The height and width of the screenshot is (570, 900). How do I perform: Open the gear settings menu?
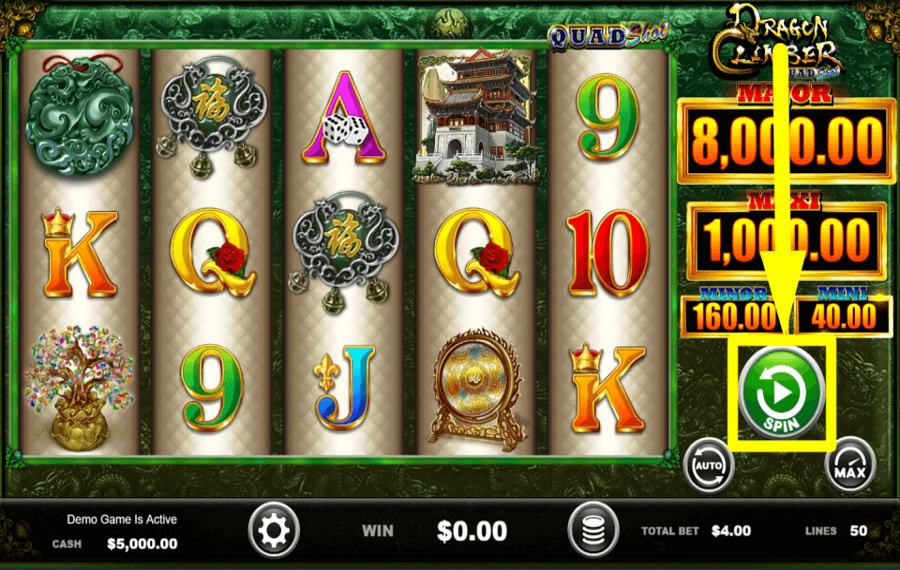(273, 530)
